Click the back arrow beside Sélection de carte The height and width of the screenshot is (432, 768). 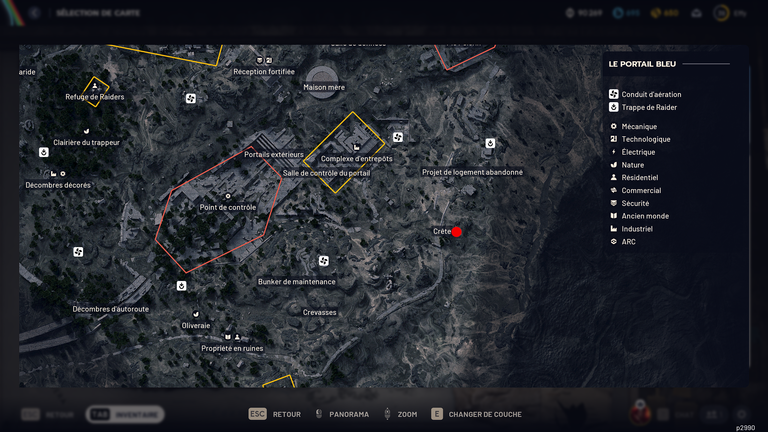[35, 13]
